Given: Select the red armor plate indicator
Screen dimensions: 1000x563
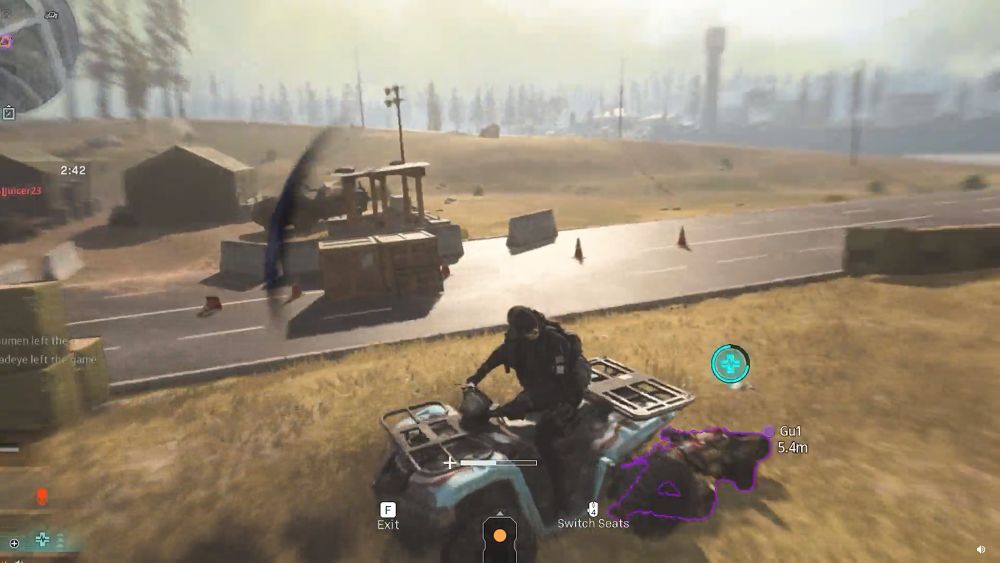Looking at the screenshot, I should coord(42,496).
